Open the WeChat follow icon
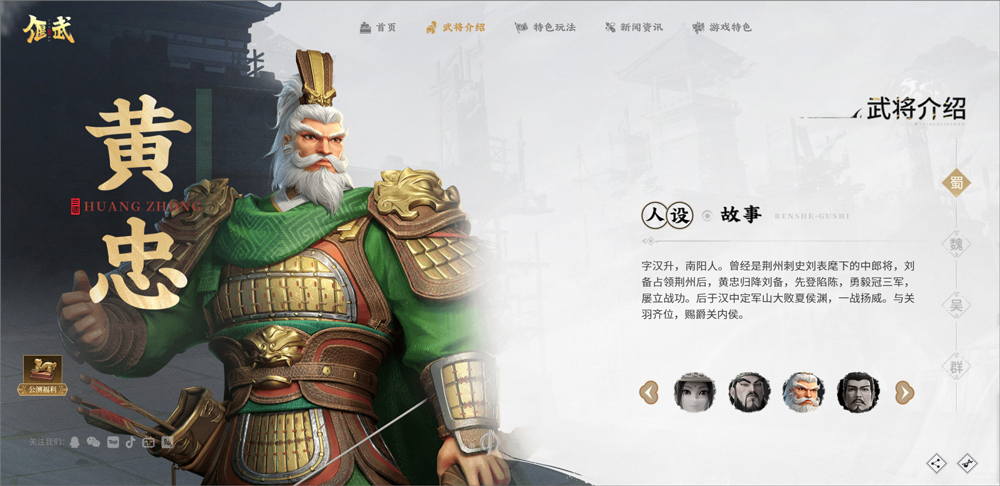Screen dimensions: 1000x486 click(93, 441)
